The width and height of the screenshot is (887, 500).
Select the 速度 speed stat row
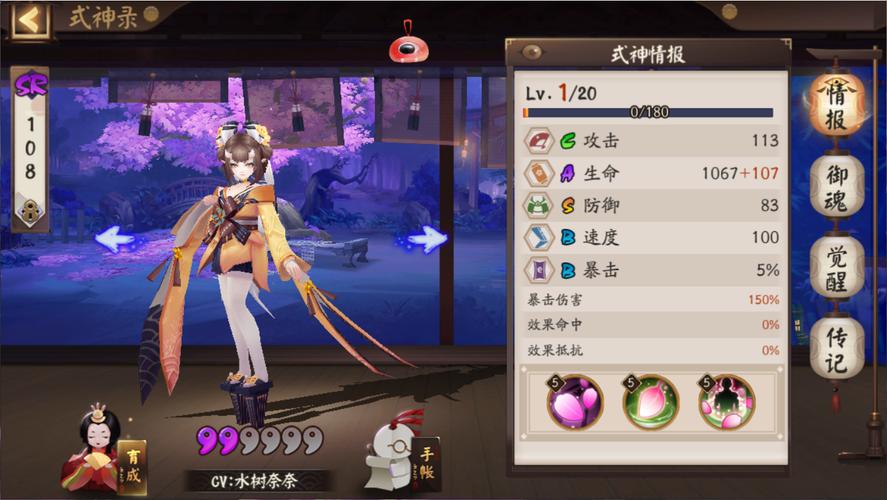coord(652,237)
